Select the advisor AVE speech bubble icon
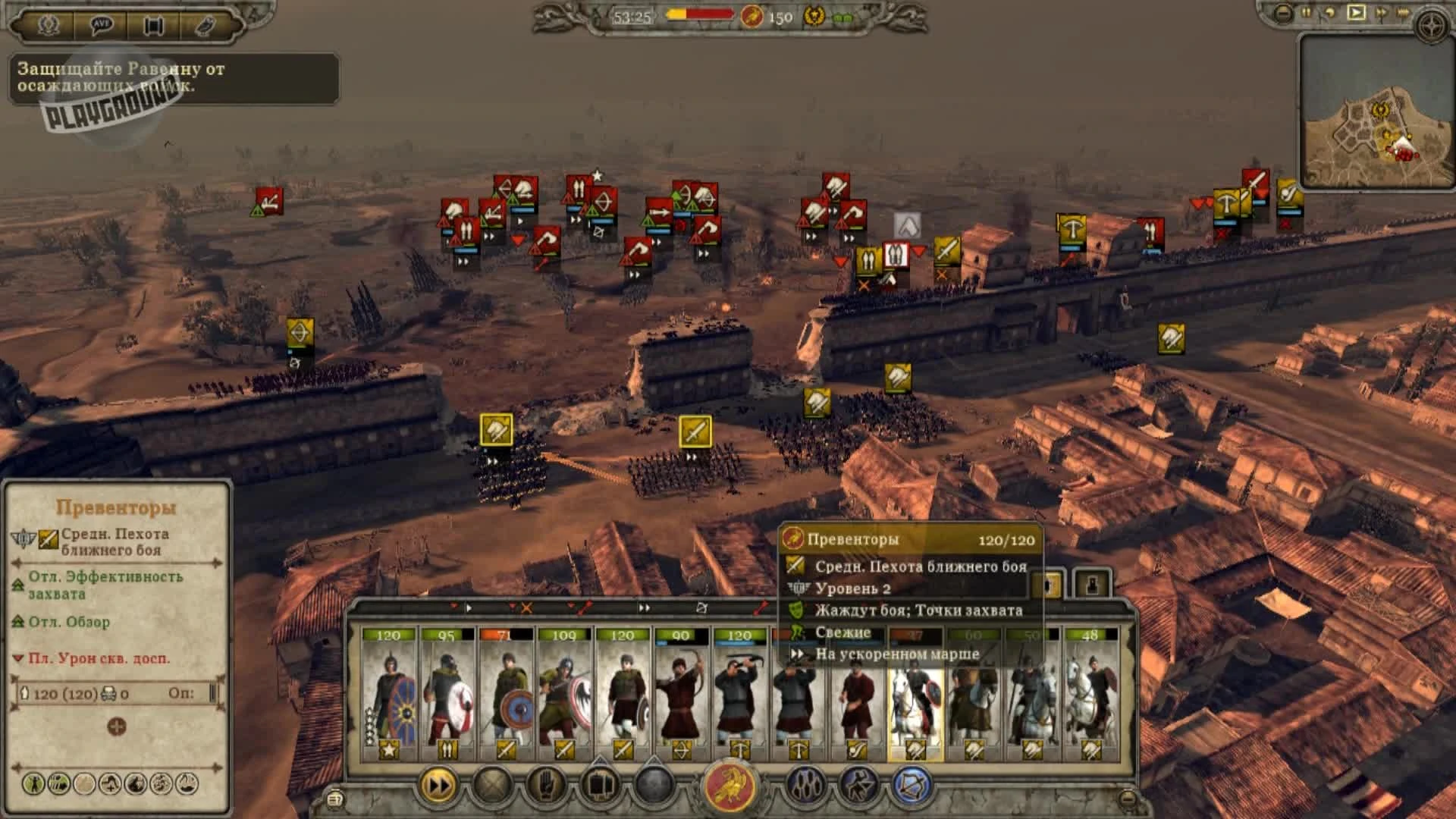The width and height of the screenshot is (1456, 819). tap(102, 24)
